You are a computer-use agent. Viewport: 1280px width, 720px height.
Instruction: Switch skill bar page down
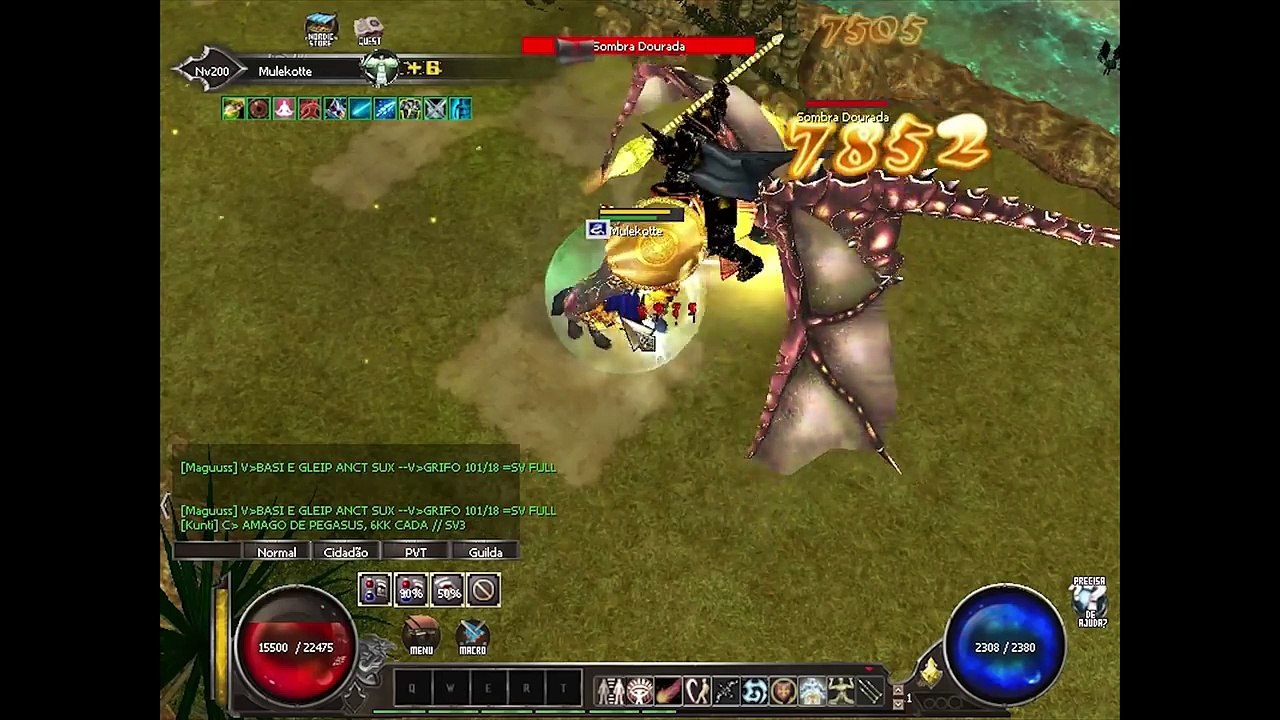pyautogui.click(x=897, y=703)
